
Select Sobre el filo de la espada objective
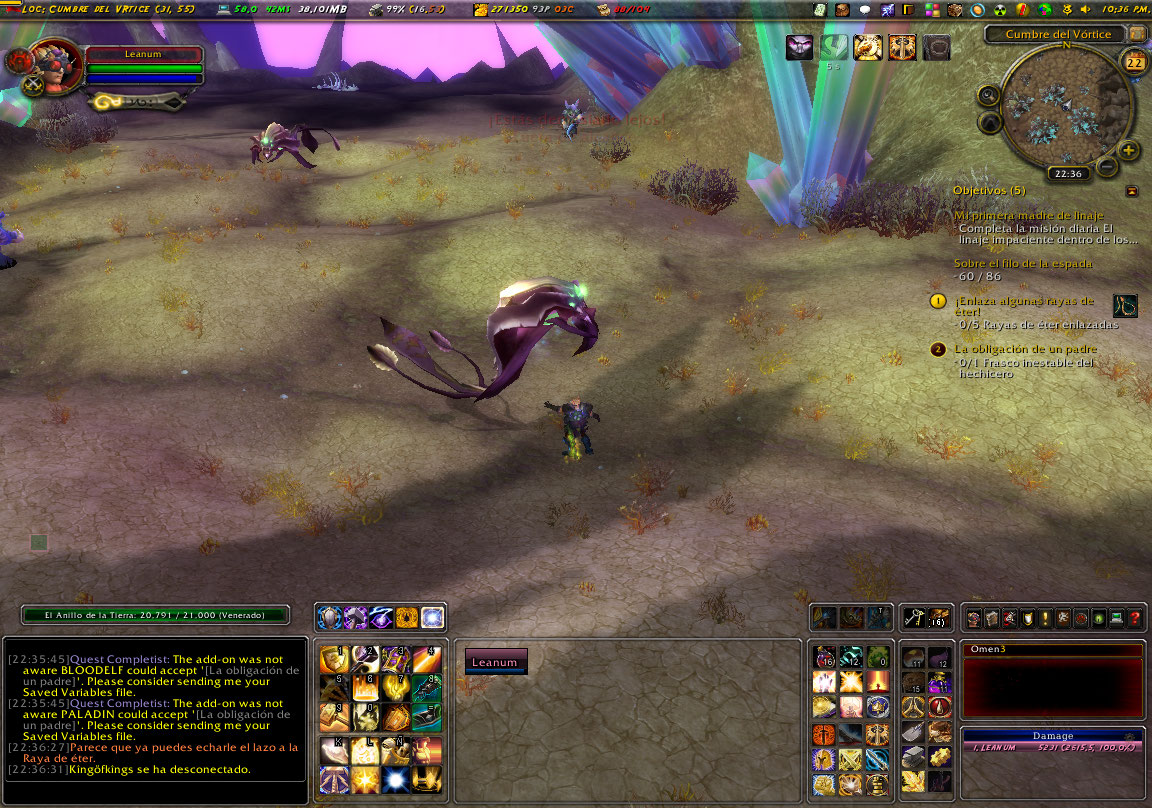1023,264
